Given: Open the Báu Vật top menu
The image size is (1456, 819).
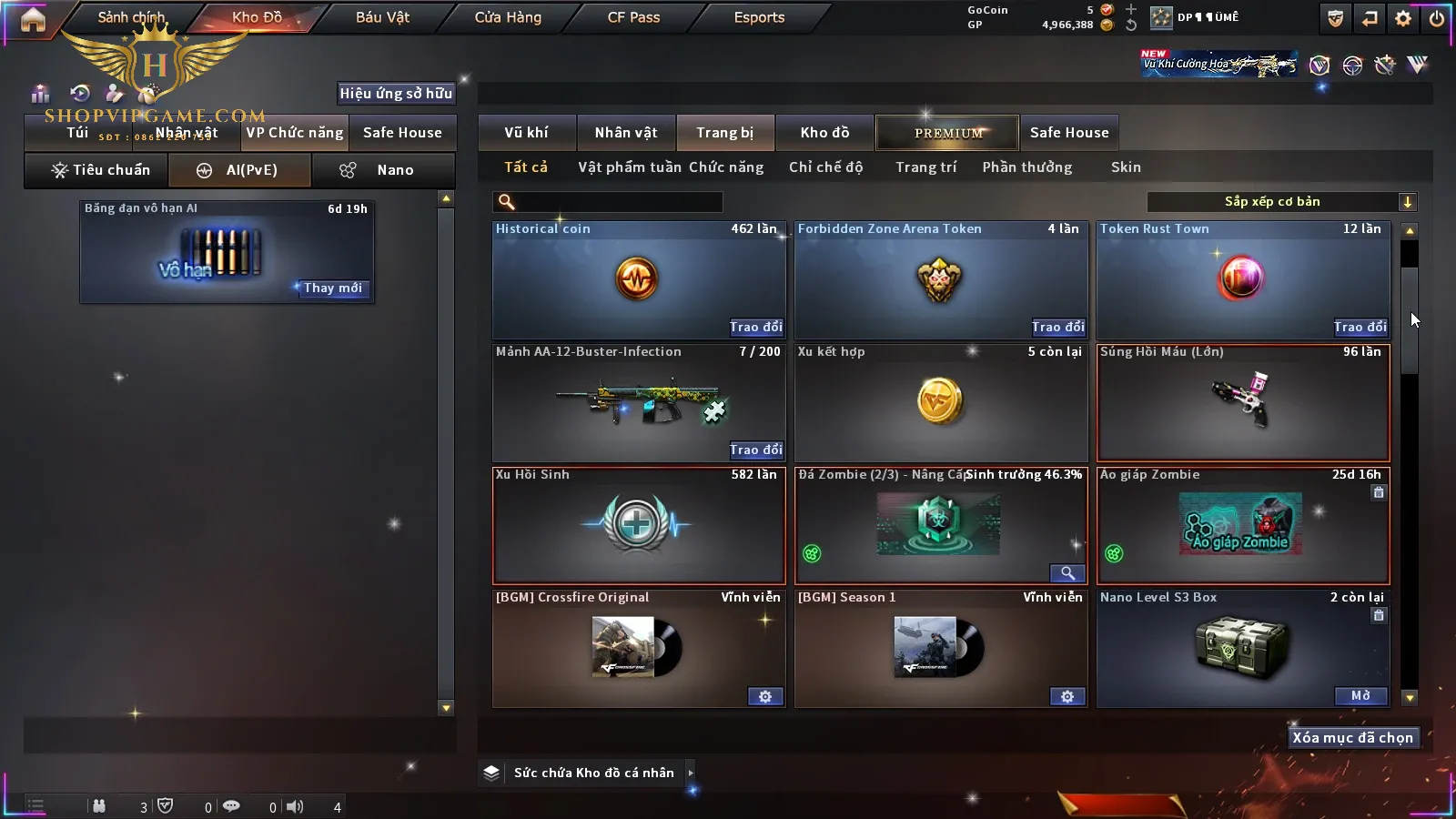Looking at the screenshot, I should tap(382, 17).
